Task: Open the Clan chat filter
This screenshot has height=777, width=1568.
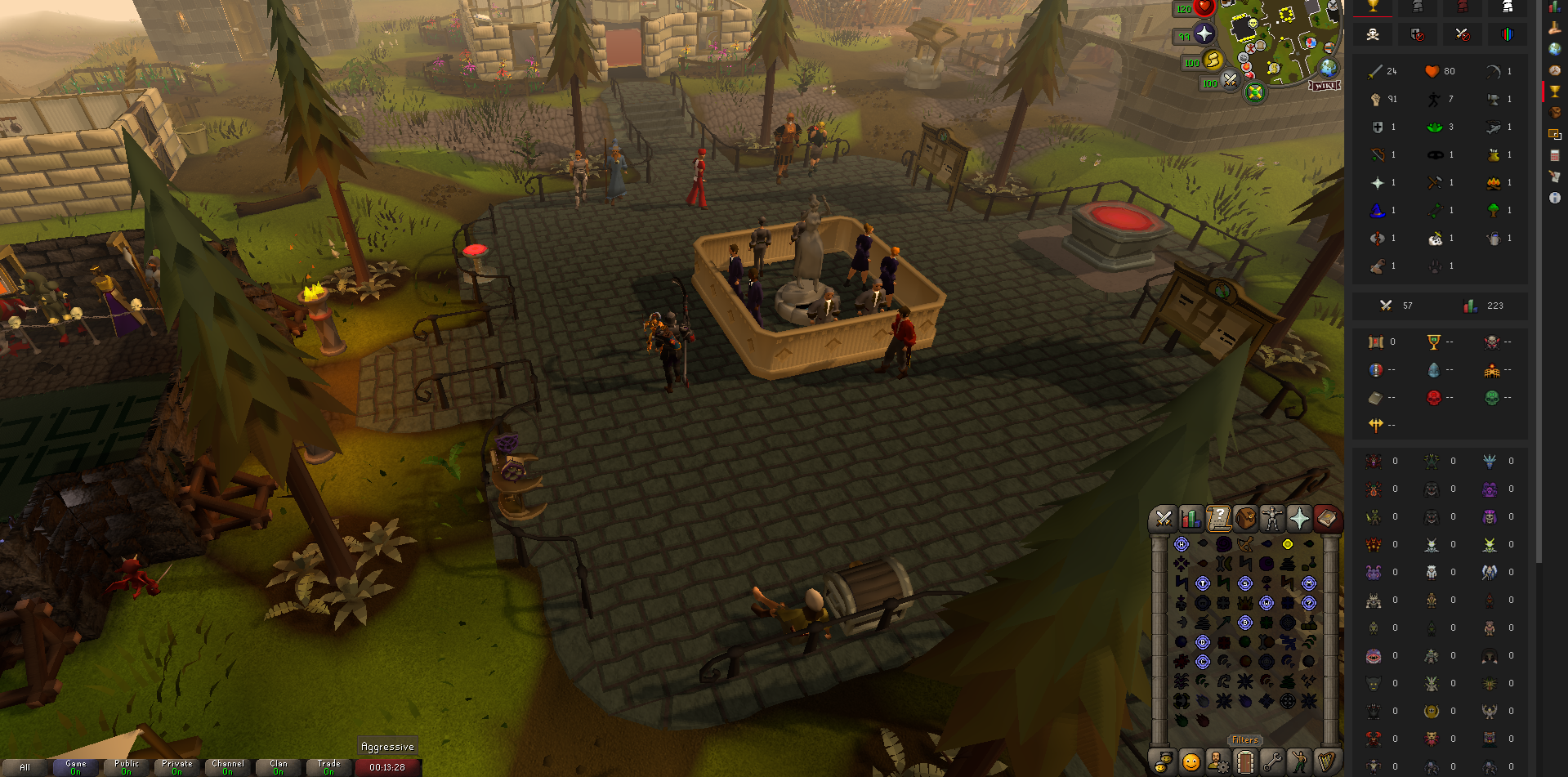Action: click(x=278, y=767)
